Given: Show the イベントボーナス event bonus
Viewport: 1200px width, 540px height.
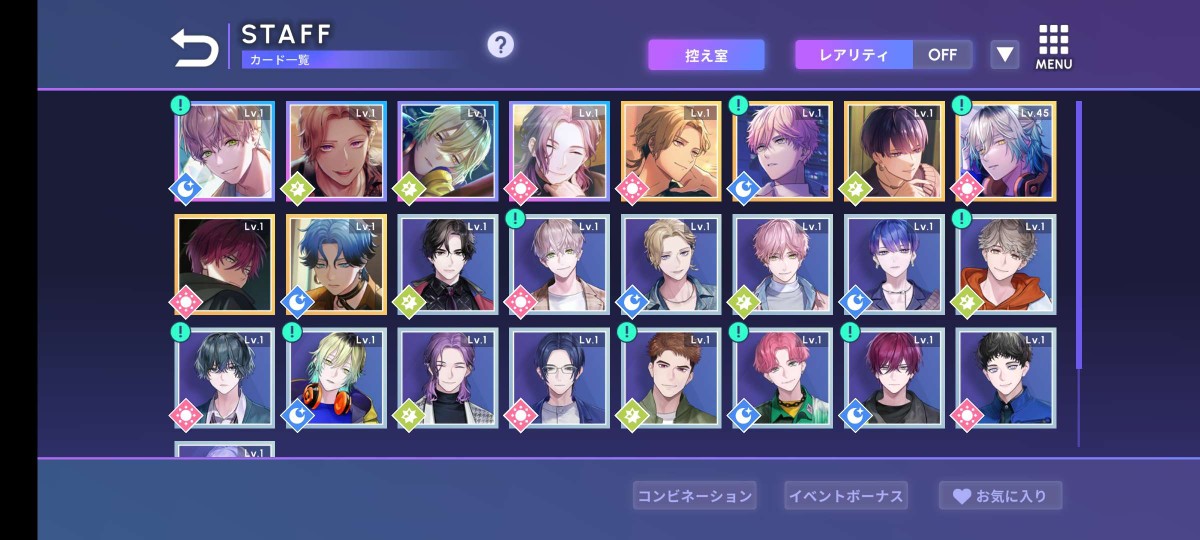Looking at the screenshot, I should [x=846, y=495].
